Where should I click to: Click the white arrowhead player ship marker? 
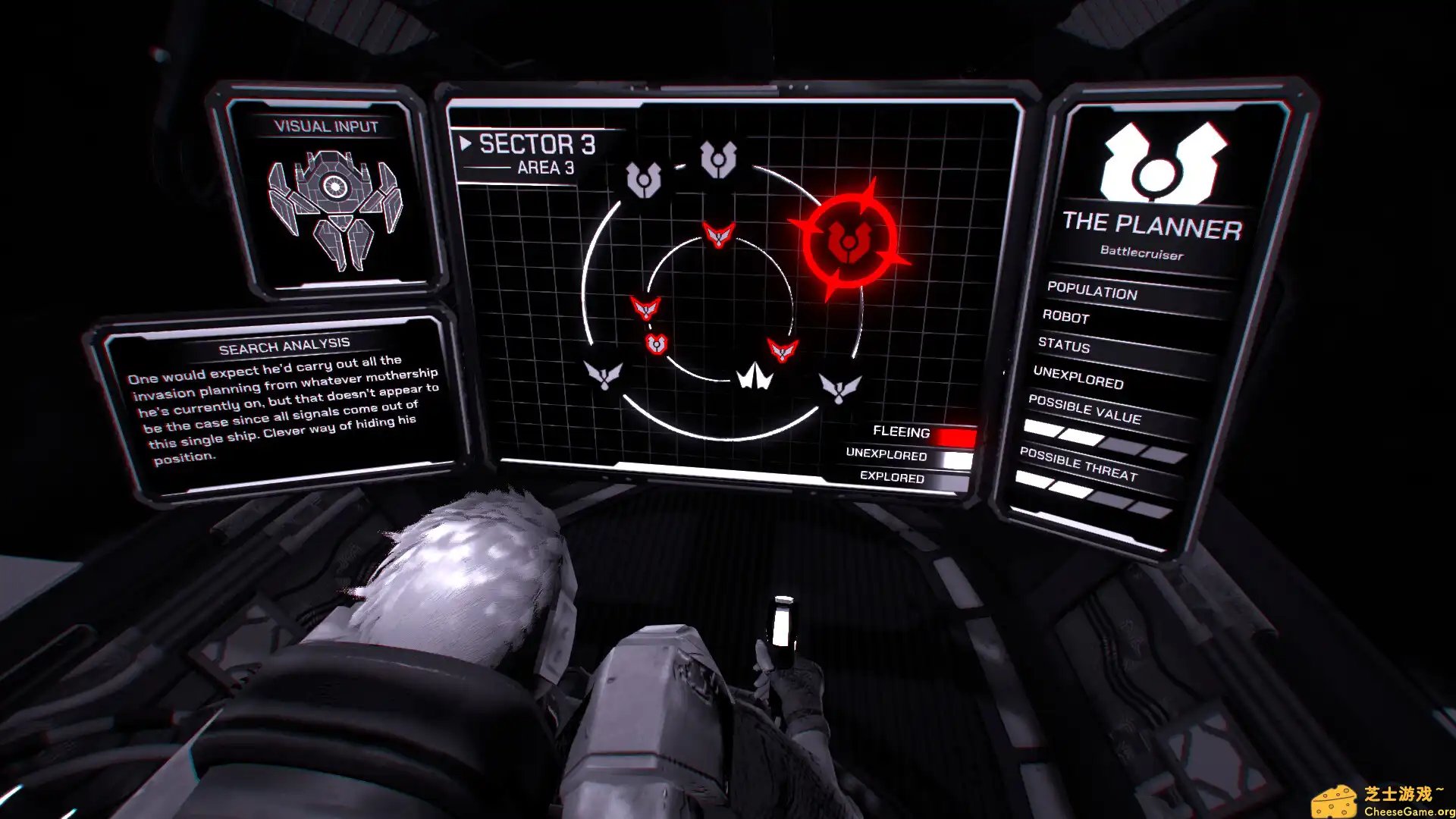pos(755,376)
